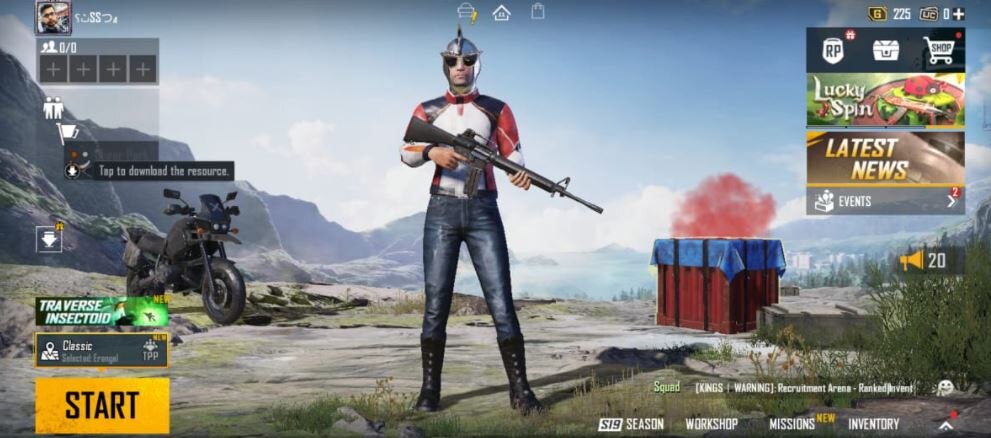991x438 pixels.
Task: Open the Shop cart
Action: [939, 50]
